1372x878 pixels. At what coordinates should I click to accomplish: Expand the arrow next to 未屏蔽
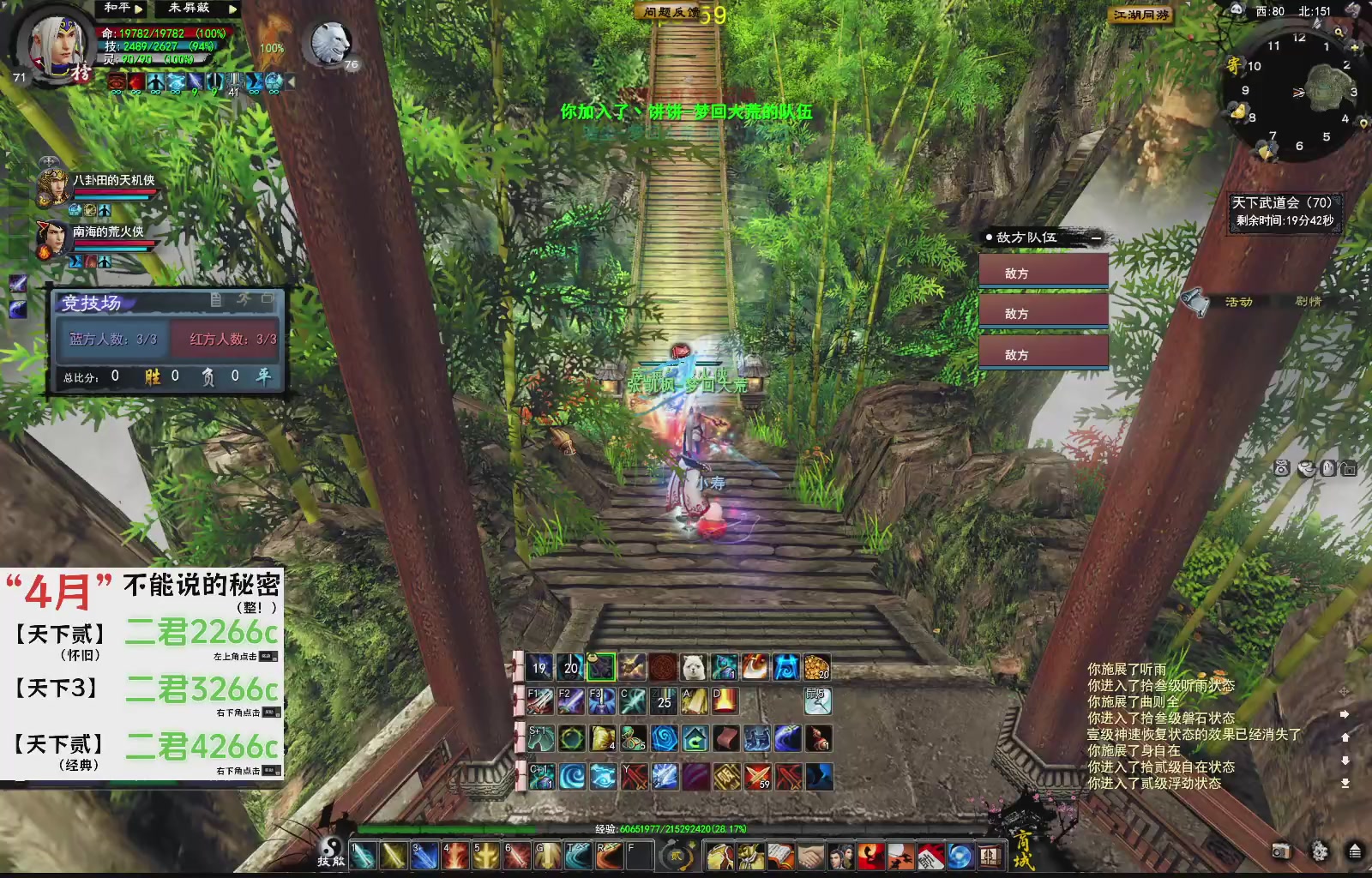pyautogui.click(x=233, y=9)
